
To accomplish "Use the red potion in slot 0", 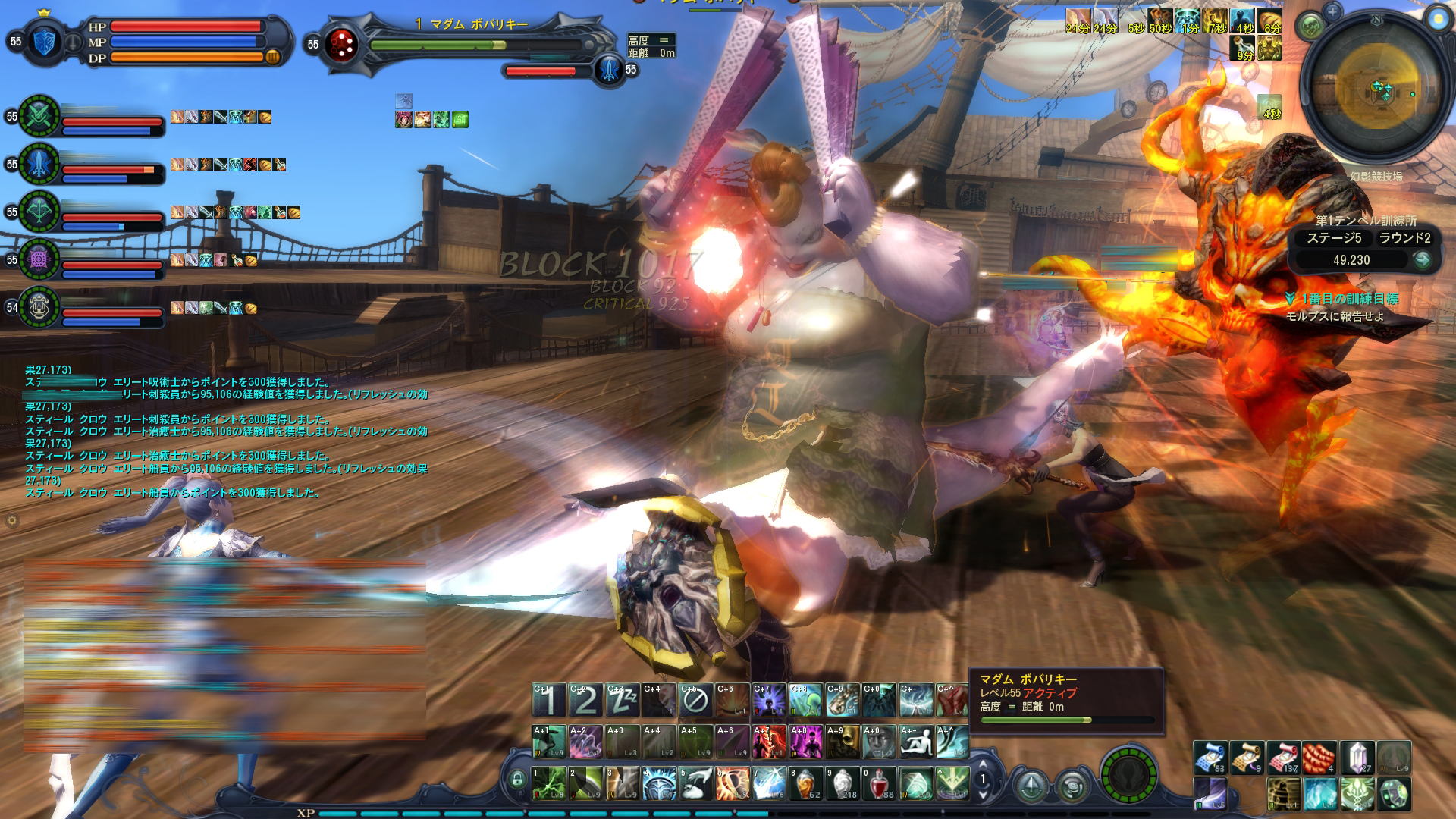I will click(878, 783).
